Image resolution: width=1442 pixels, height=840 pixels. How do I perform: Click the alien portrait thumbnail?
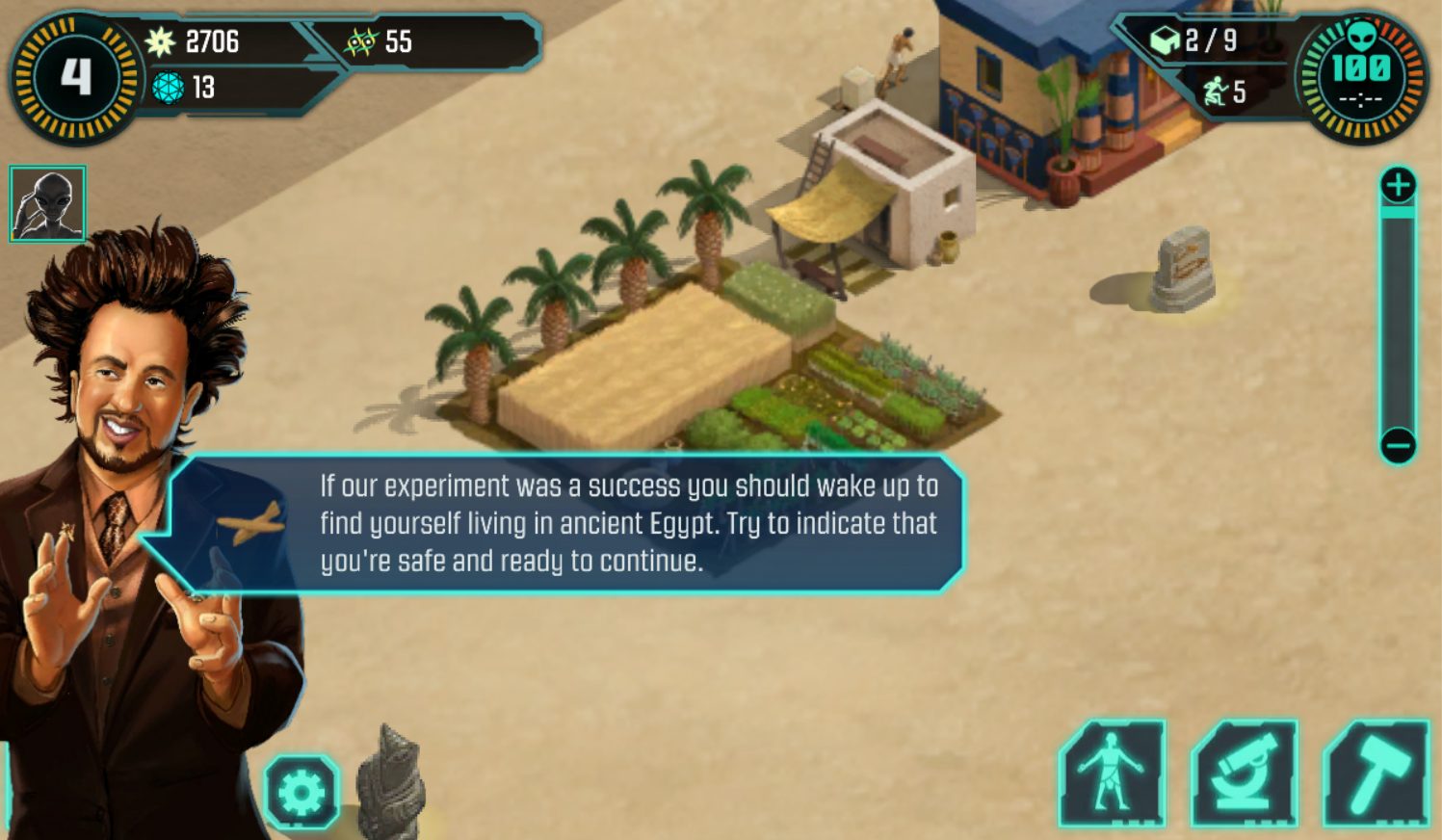coord(46,203)
